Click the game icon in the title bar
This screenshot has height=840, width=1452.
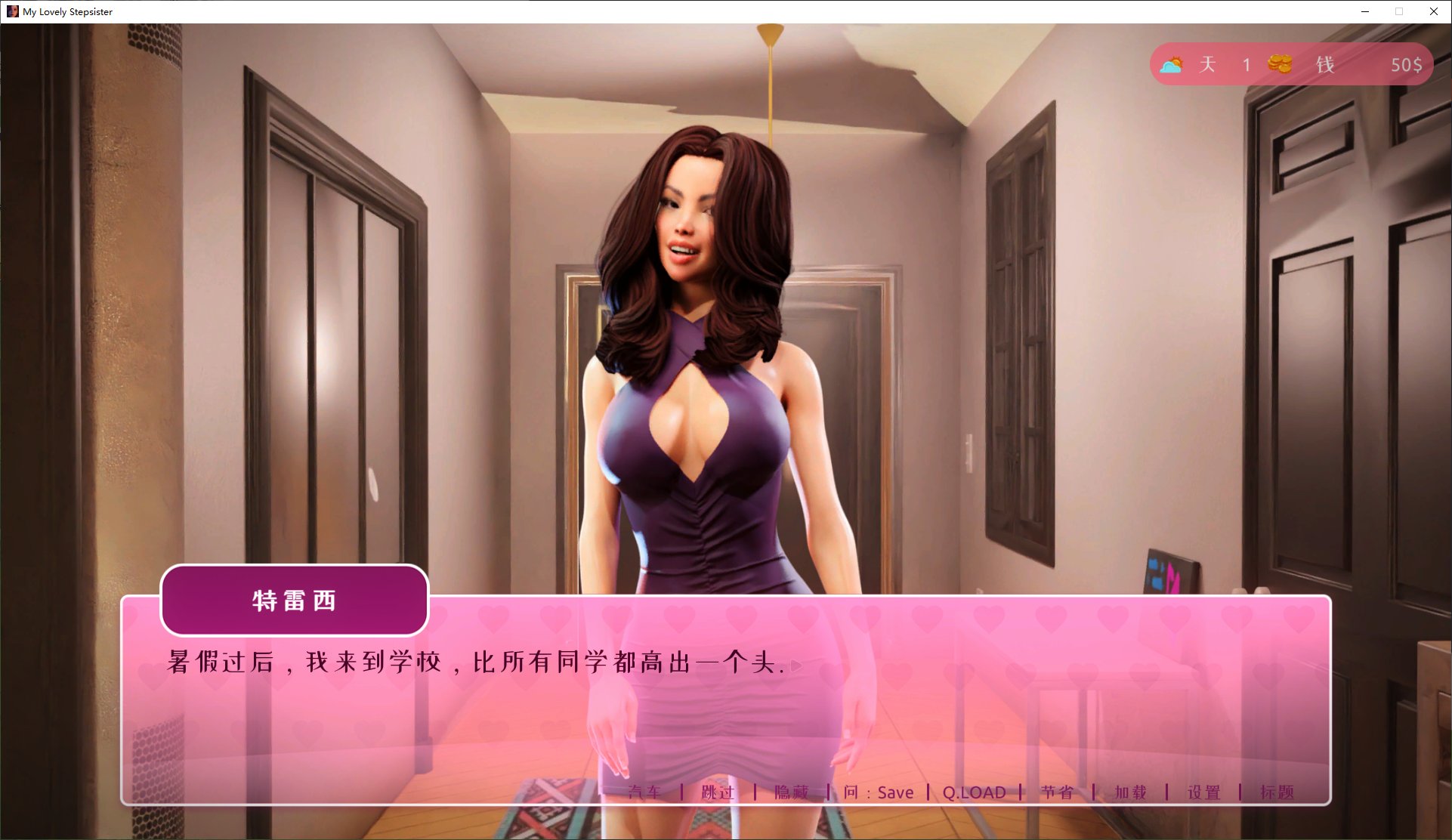(x=14, y=11)
